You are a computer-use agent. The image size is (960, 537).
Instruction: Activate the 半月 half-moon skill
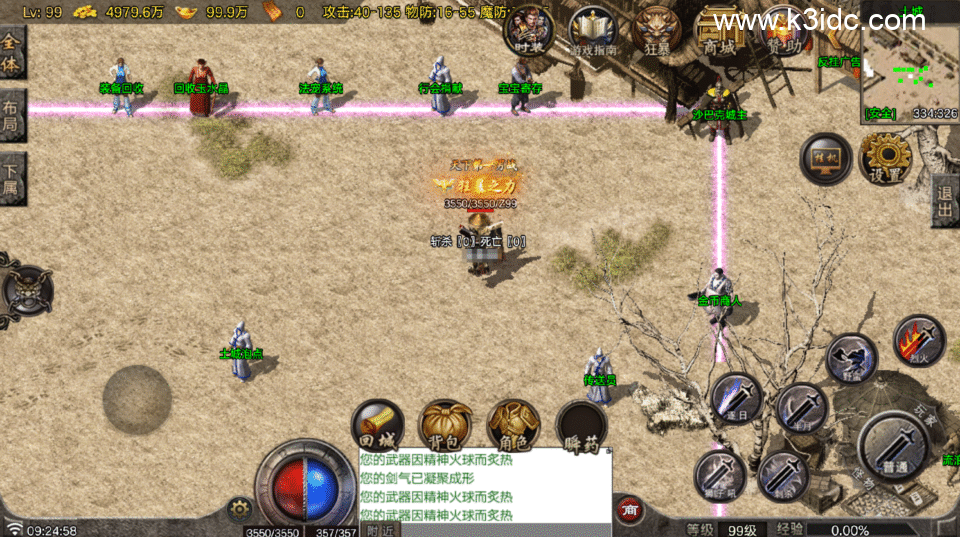(801, 408)
